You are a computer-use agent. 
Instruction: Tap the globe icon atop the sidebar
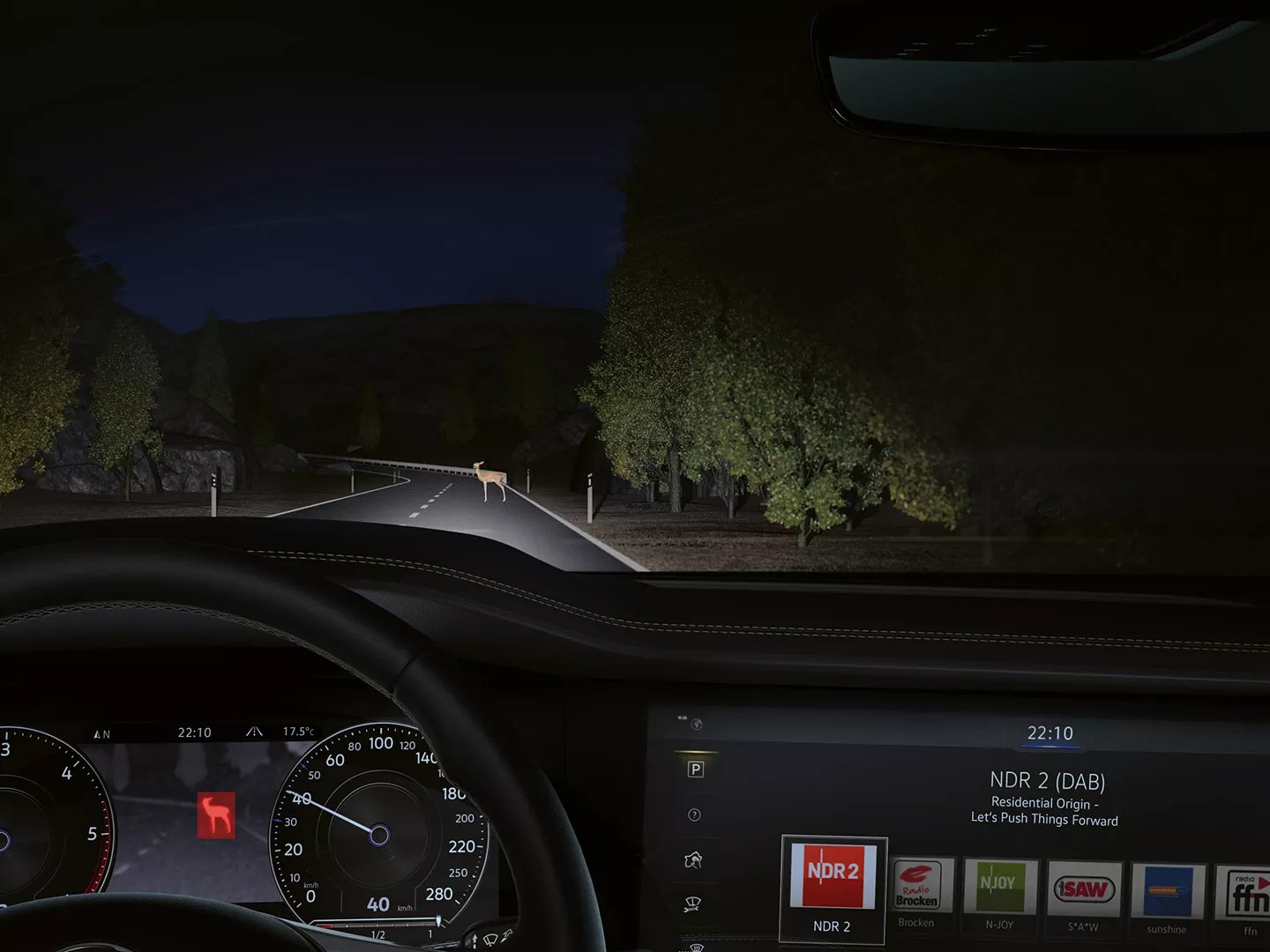click(x=696, y=725)
